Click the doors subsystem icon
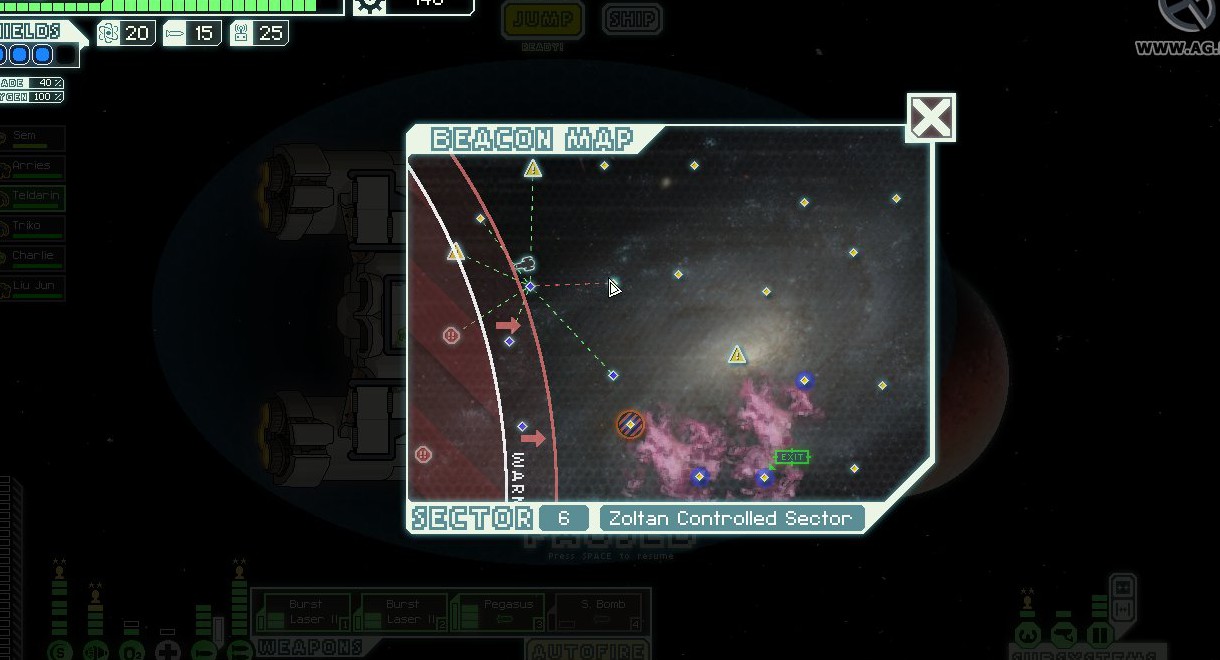Image resolution: width=1220 pixels, height=660 pixels. 1099,635
